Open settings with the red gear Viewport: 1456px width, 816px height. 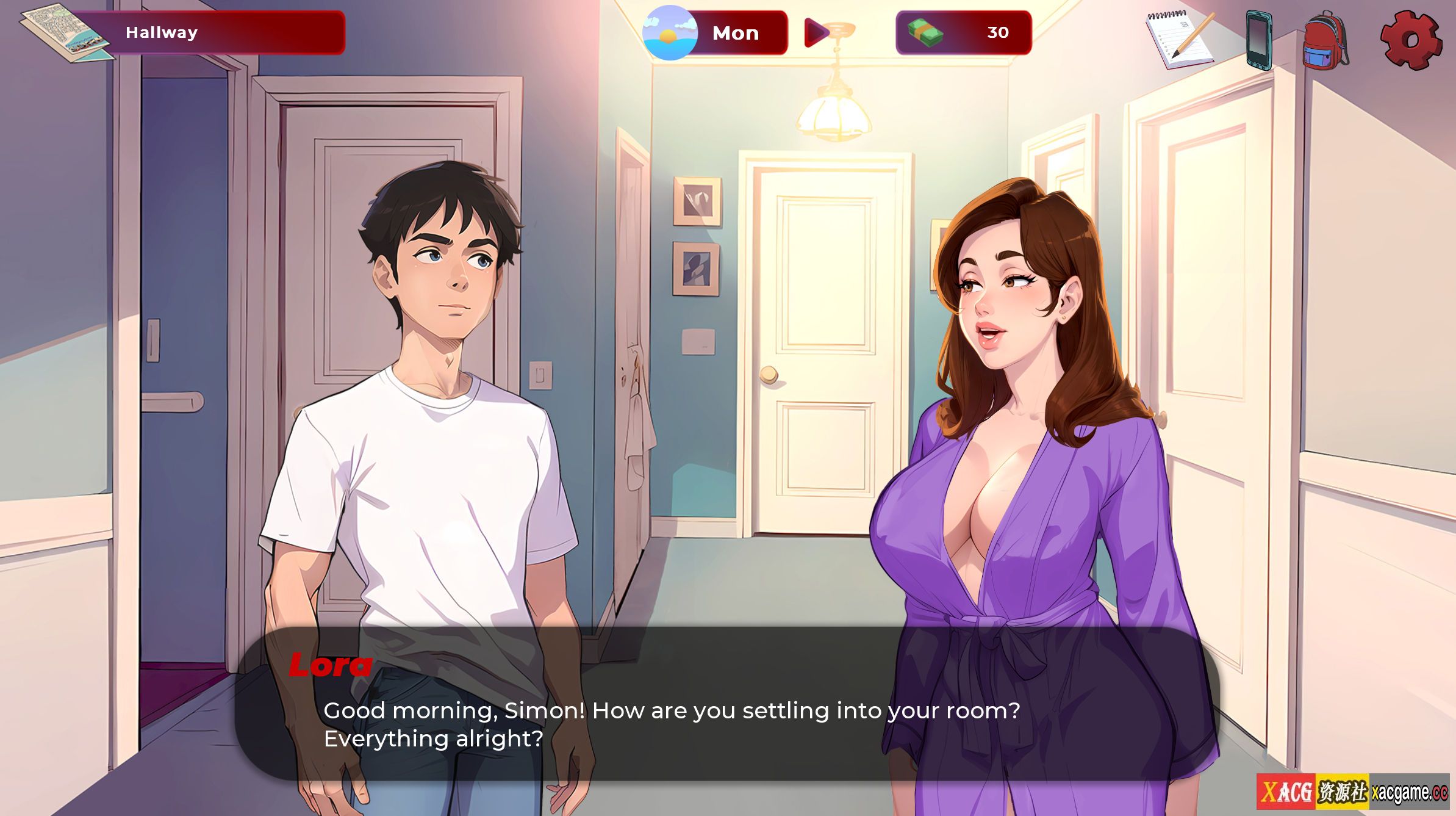[x=1410, y=40]
